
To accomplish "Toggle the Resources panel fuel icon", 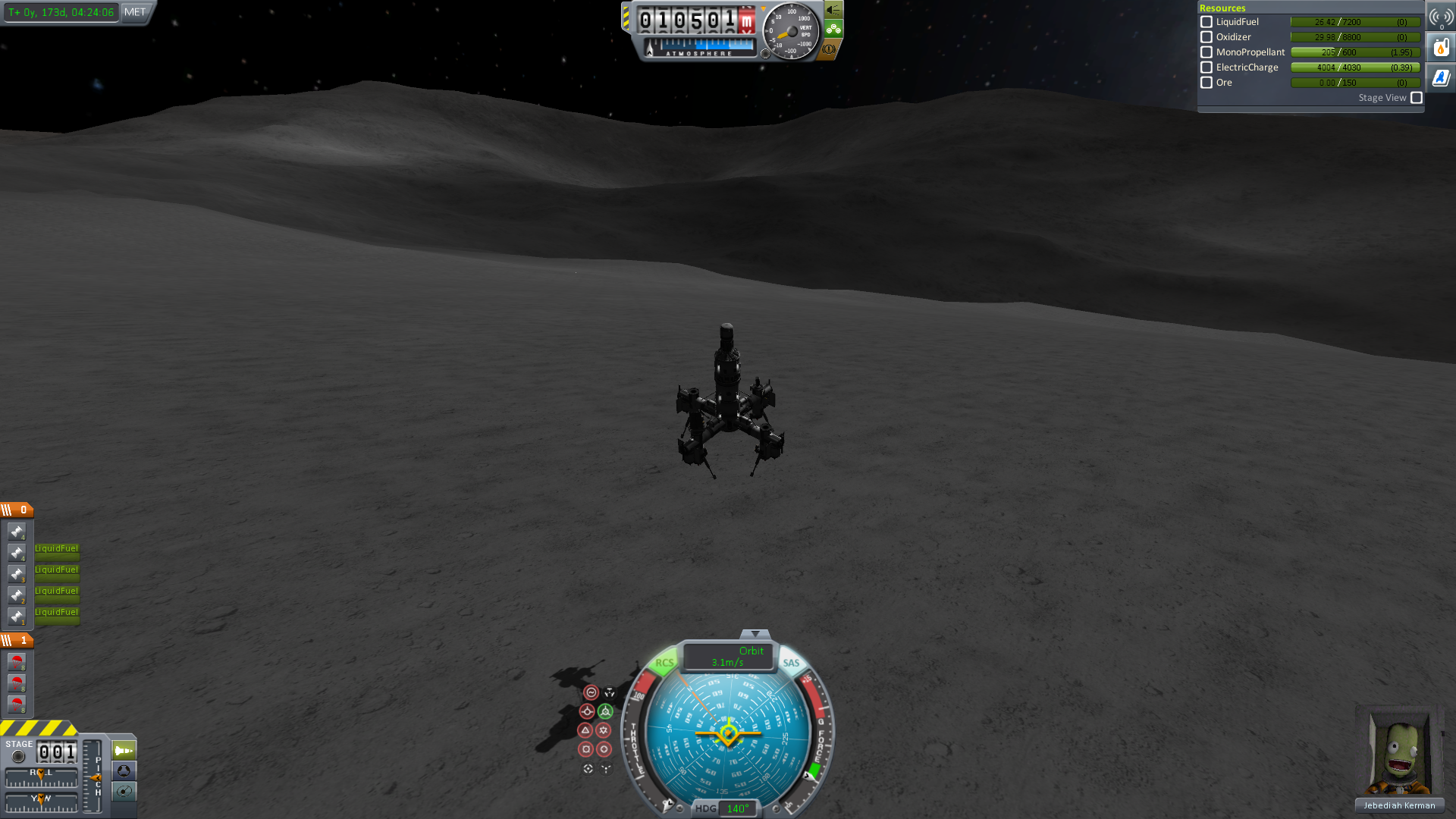I will pos(1441,48).
